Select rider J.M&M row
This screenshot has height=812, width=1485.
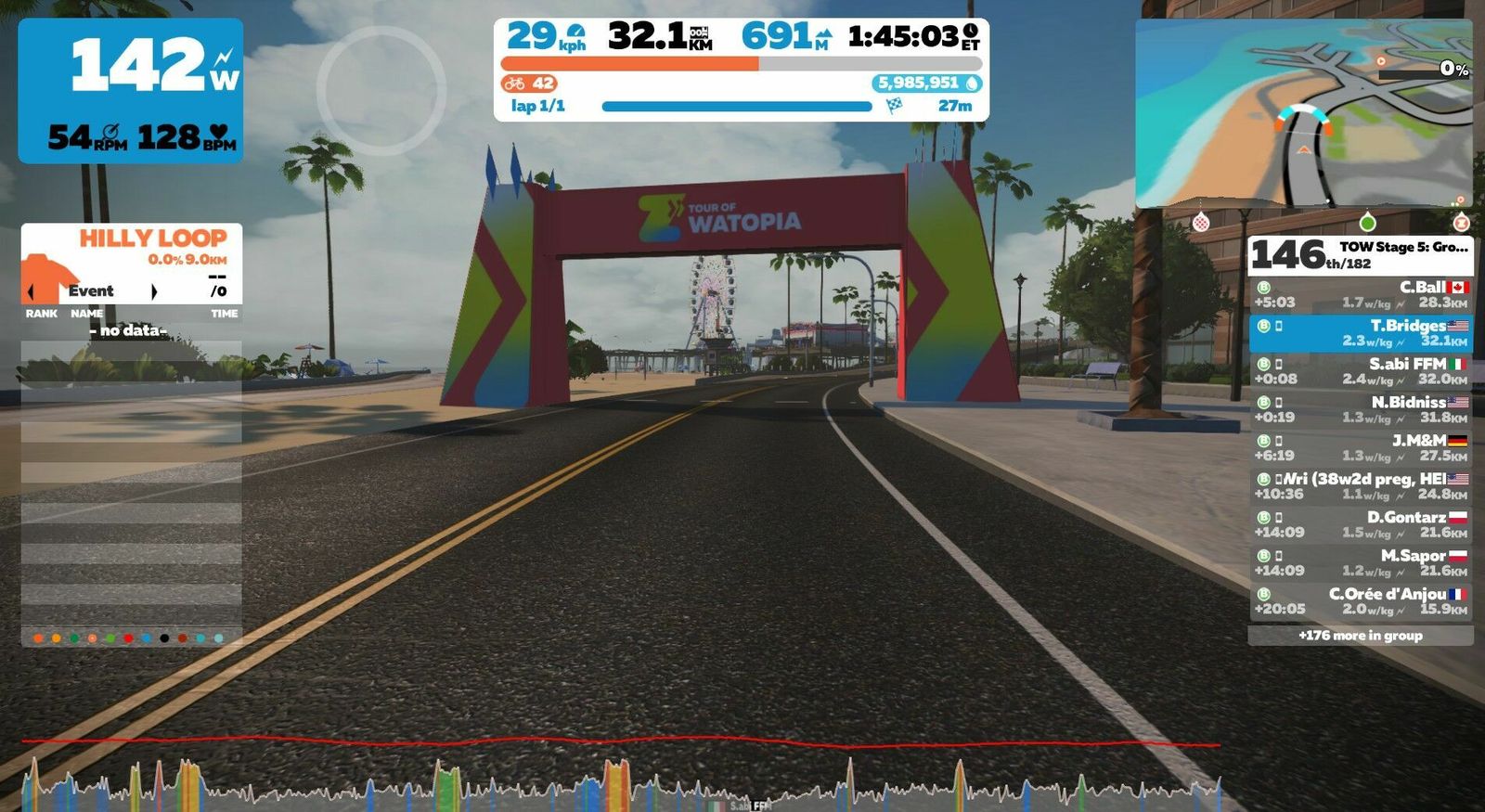pyautogui.click(x=1360, y=447)
